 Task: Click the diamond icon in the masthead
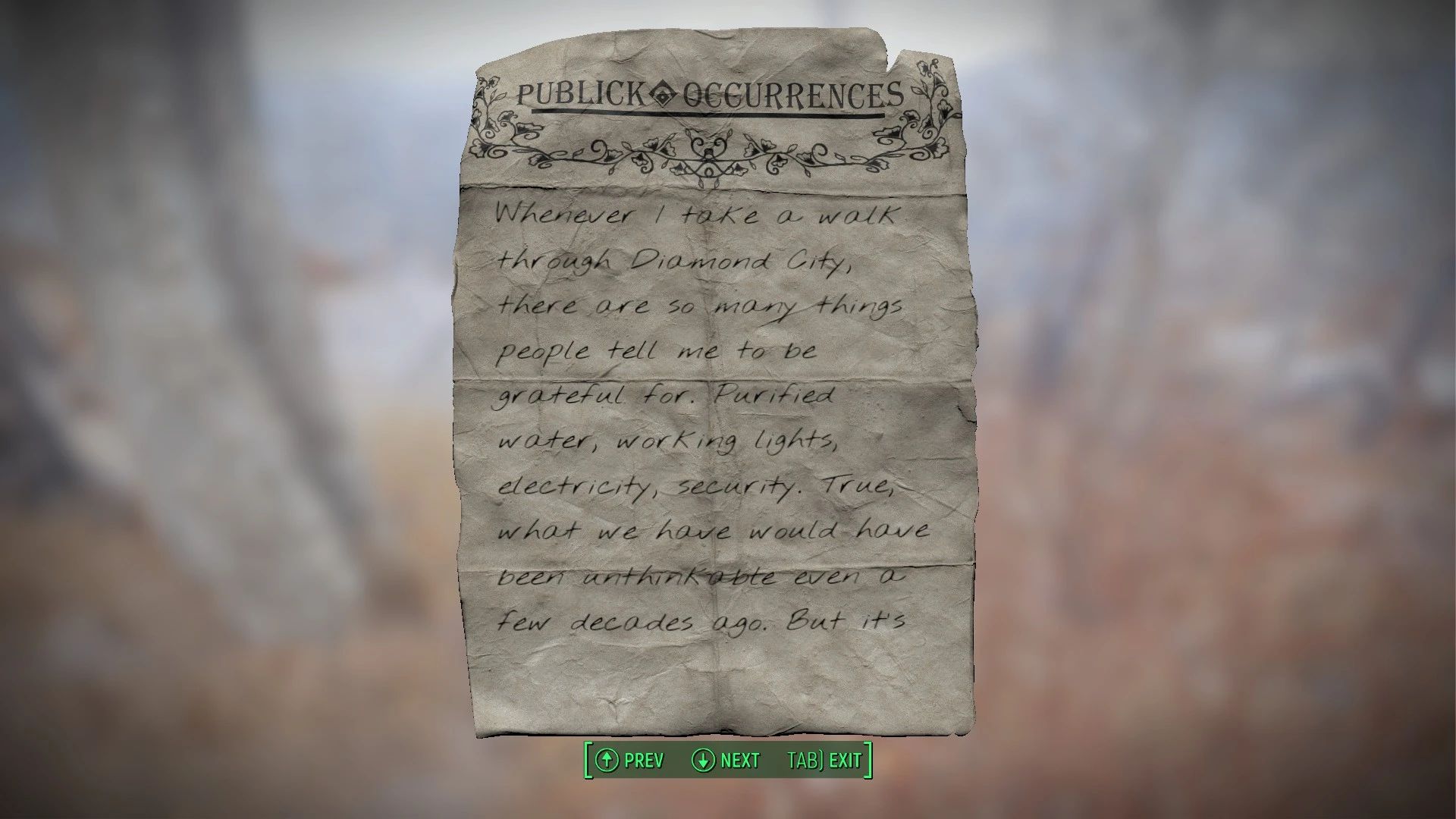[663, 92]
